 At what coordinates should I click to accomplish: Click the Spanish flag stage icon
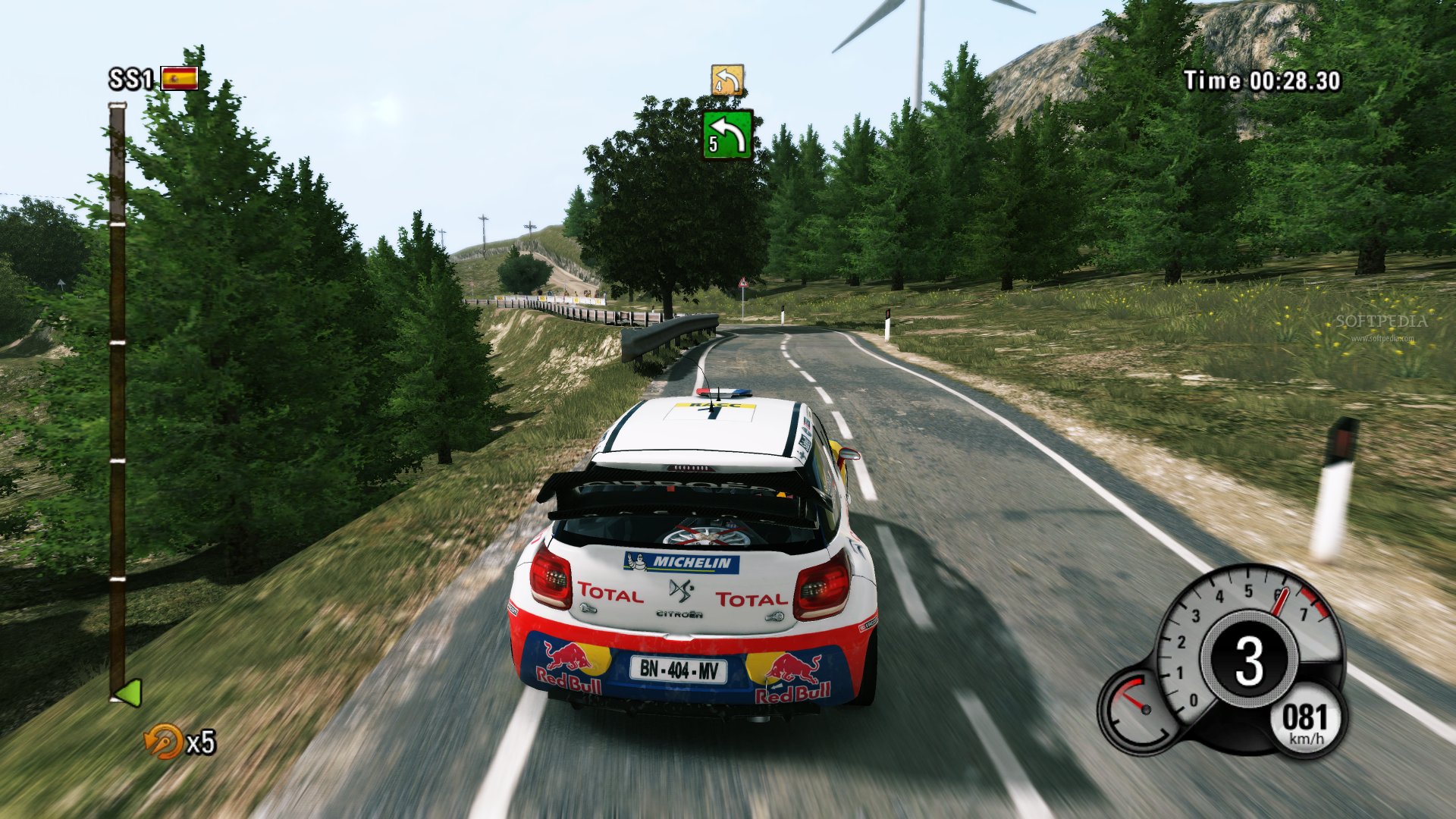pyautogui.click(x=180, y=78)
